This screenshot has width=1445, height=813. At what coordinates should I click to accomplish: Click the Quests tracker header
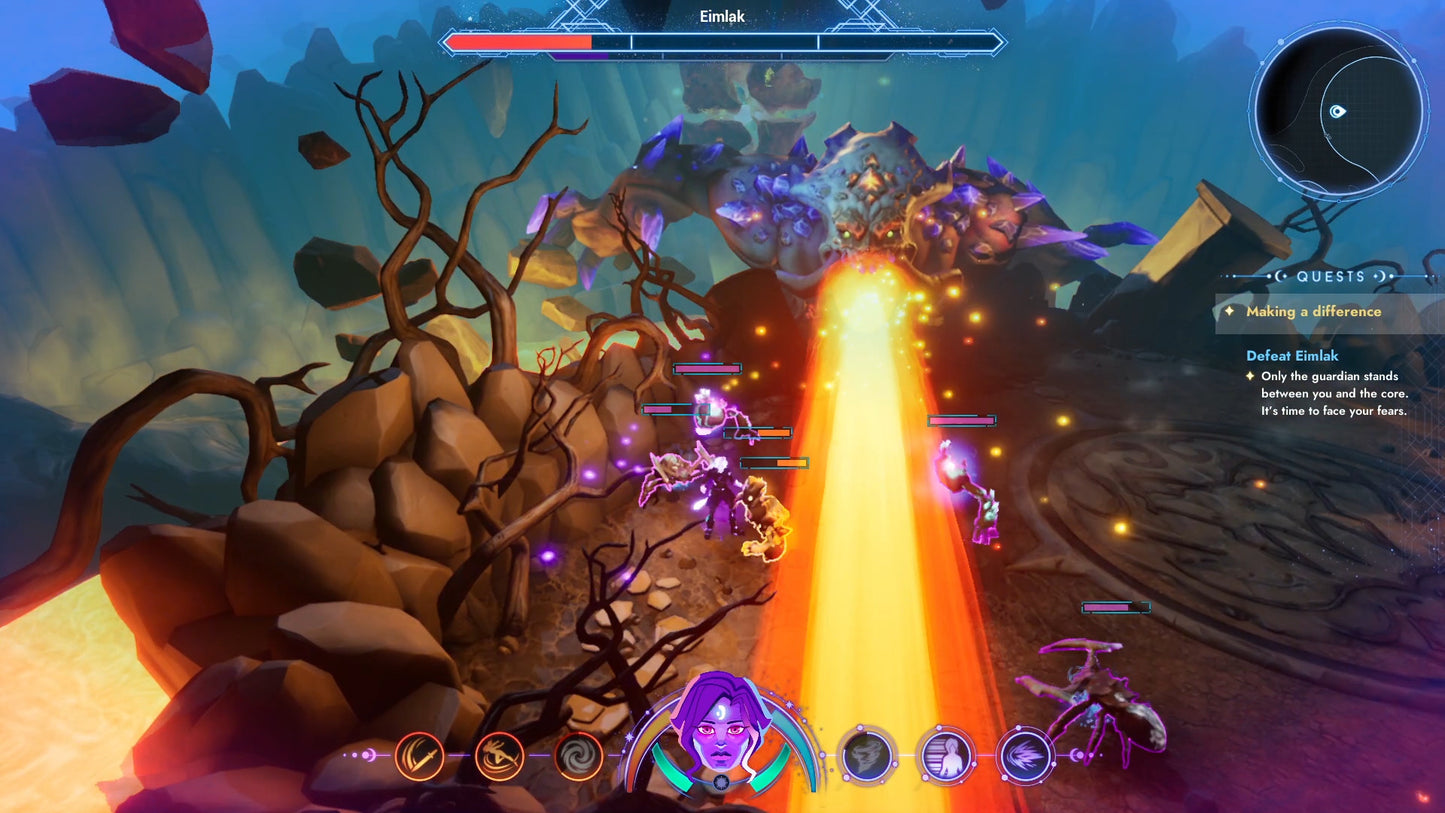pyautogui.click(x=1330, y=276)
